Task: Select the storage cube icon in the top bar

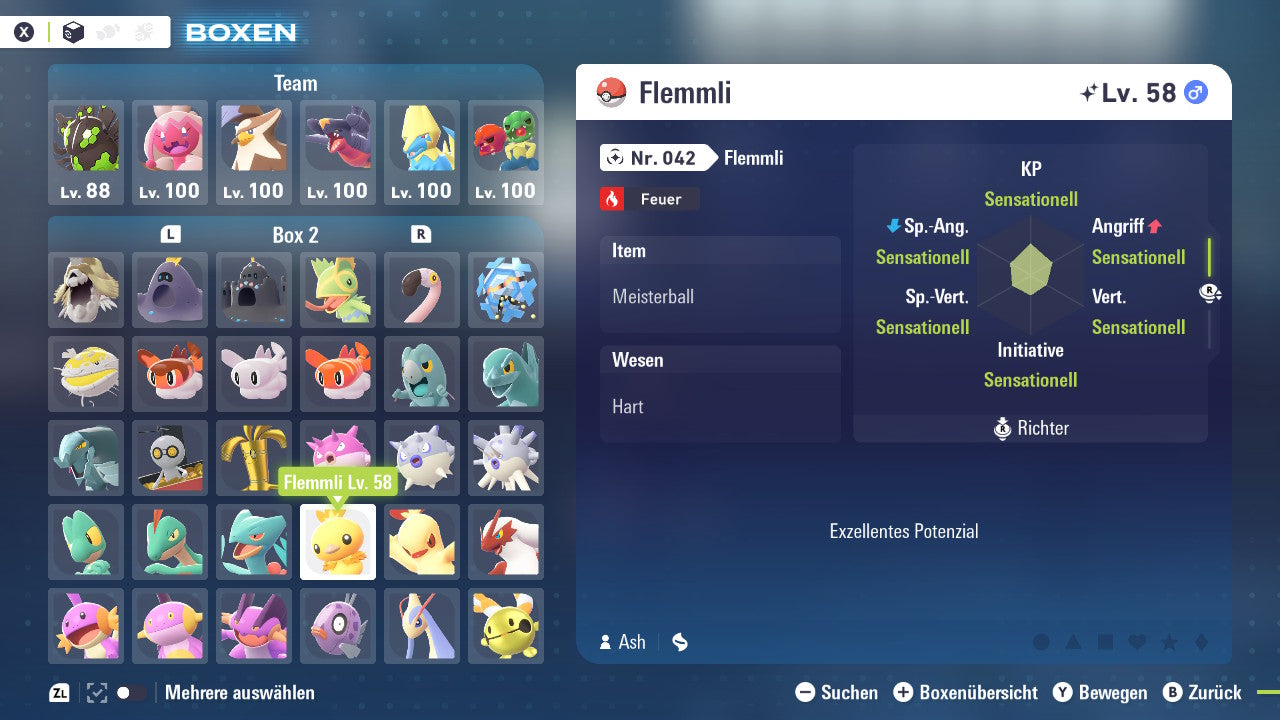Action: [72, 31]
